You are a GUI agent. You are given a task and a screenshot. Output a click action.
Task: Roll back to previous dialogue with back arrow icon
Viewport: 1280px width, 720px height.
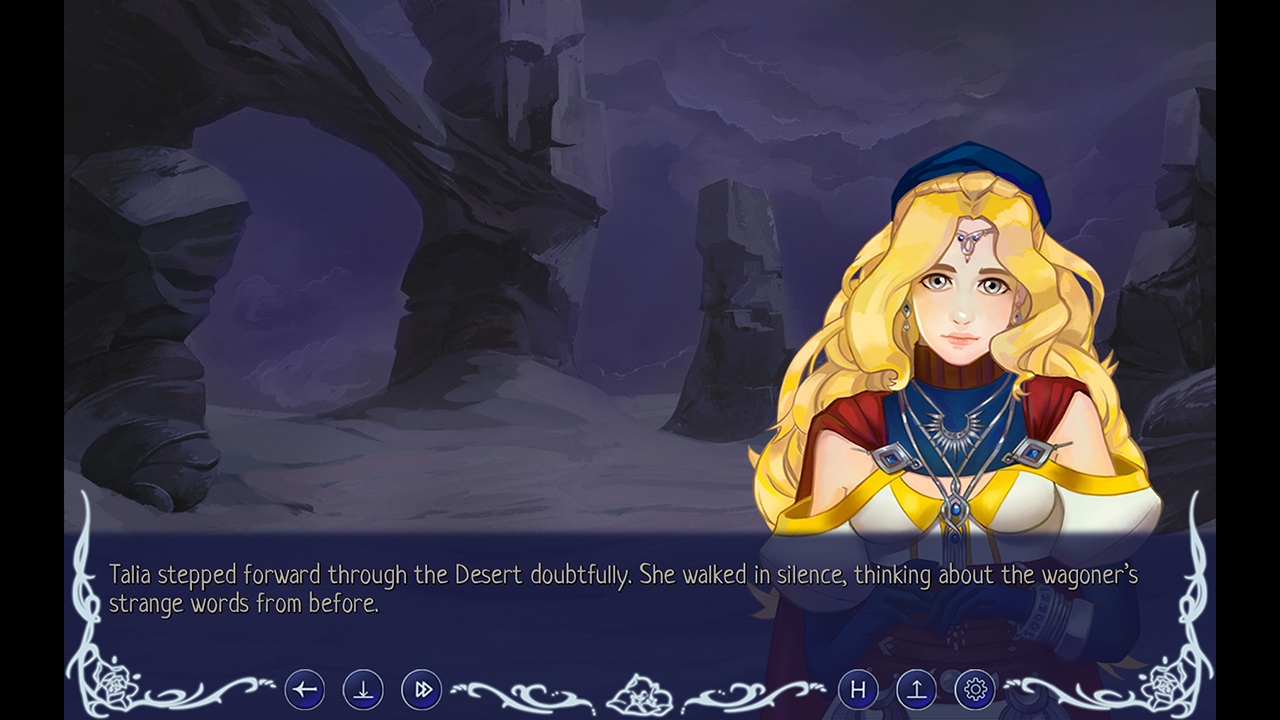pos(305,688)
